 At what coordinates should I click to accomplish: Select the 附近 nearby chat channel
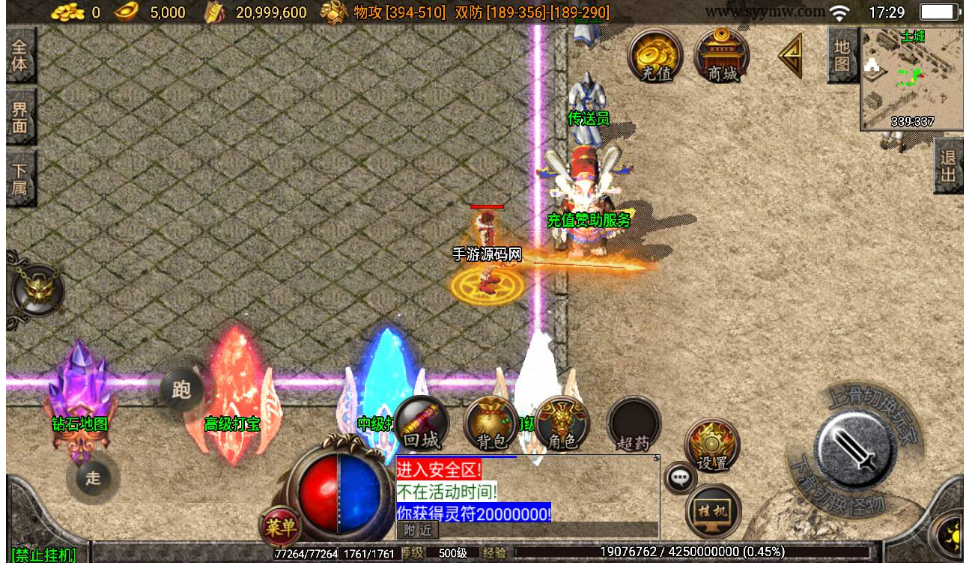pyautogui.click(x=416, y=530)
